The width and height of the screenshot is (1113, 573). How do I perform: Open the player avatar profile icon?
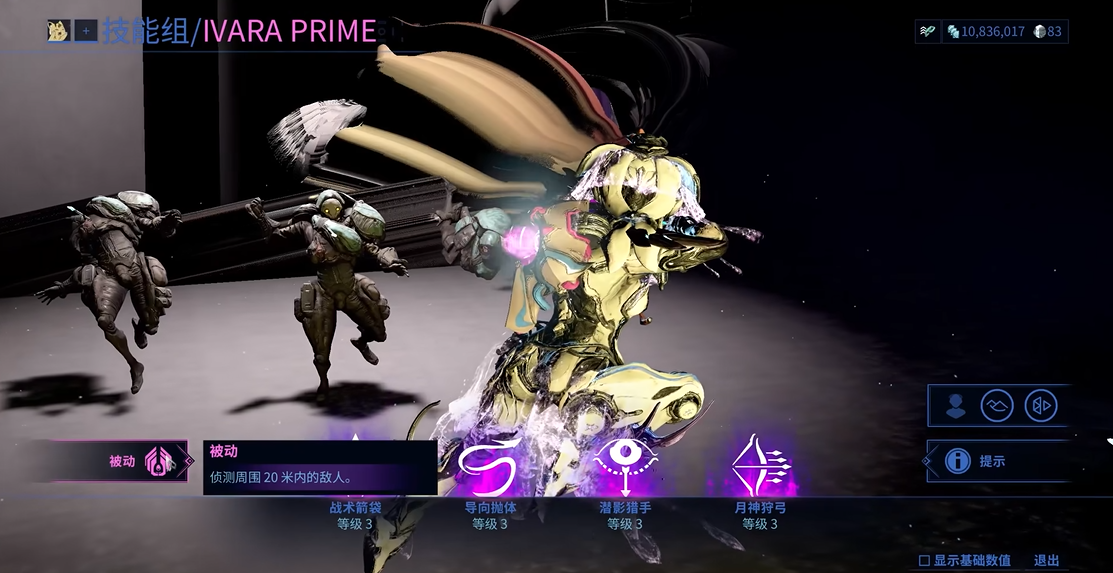tap(58, 31)
